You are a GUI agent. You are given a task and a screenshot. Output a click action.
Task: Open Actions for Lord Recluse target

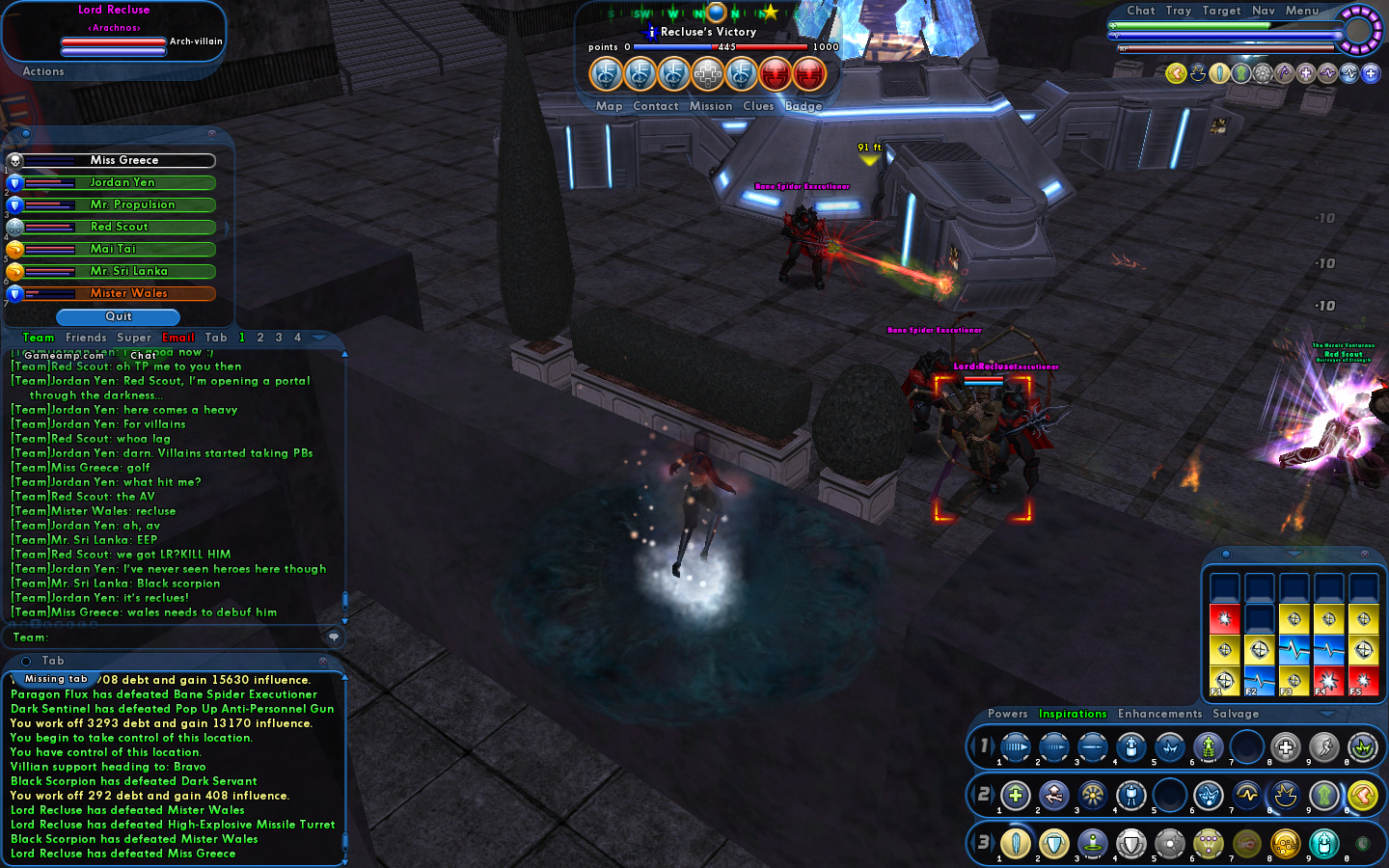pos(43,71)
